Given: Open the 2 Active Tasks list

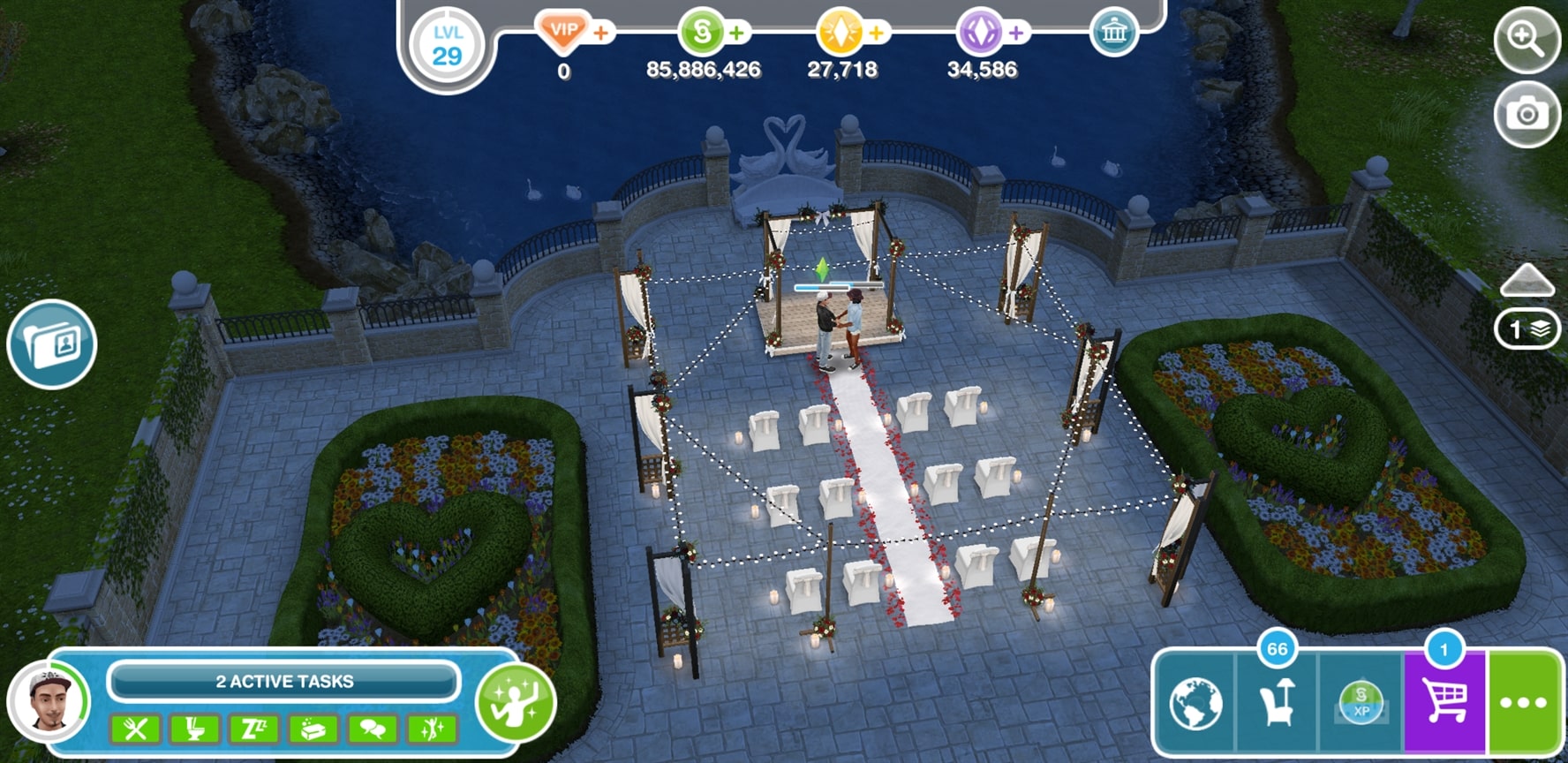Looking at the screenshot, I should 283,682.
